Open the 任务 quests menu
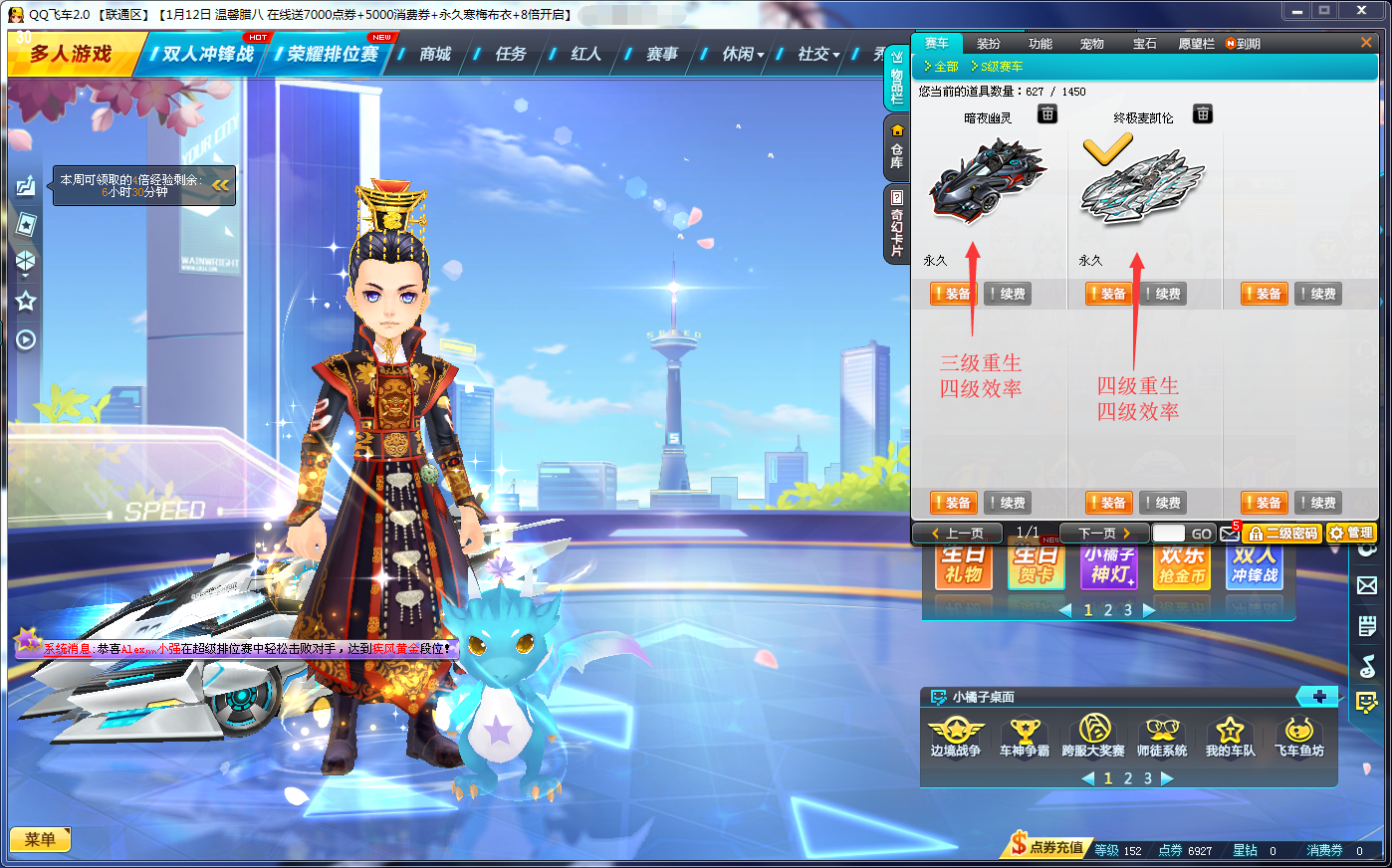 510,54
